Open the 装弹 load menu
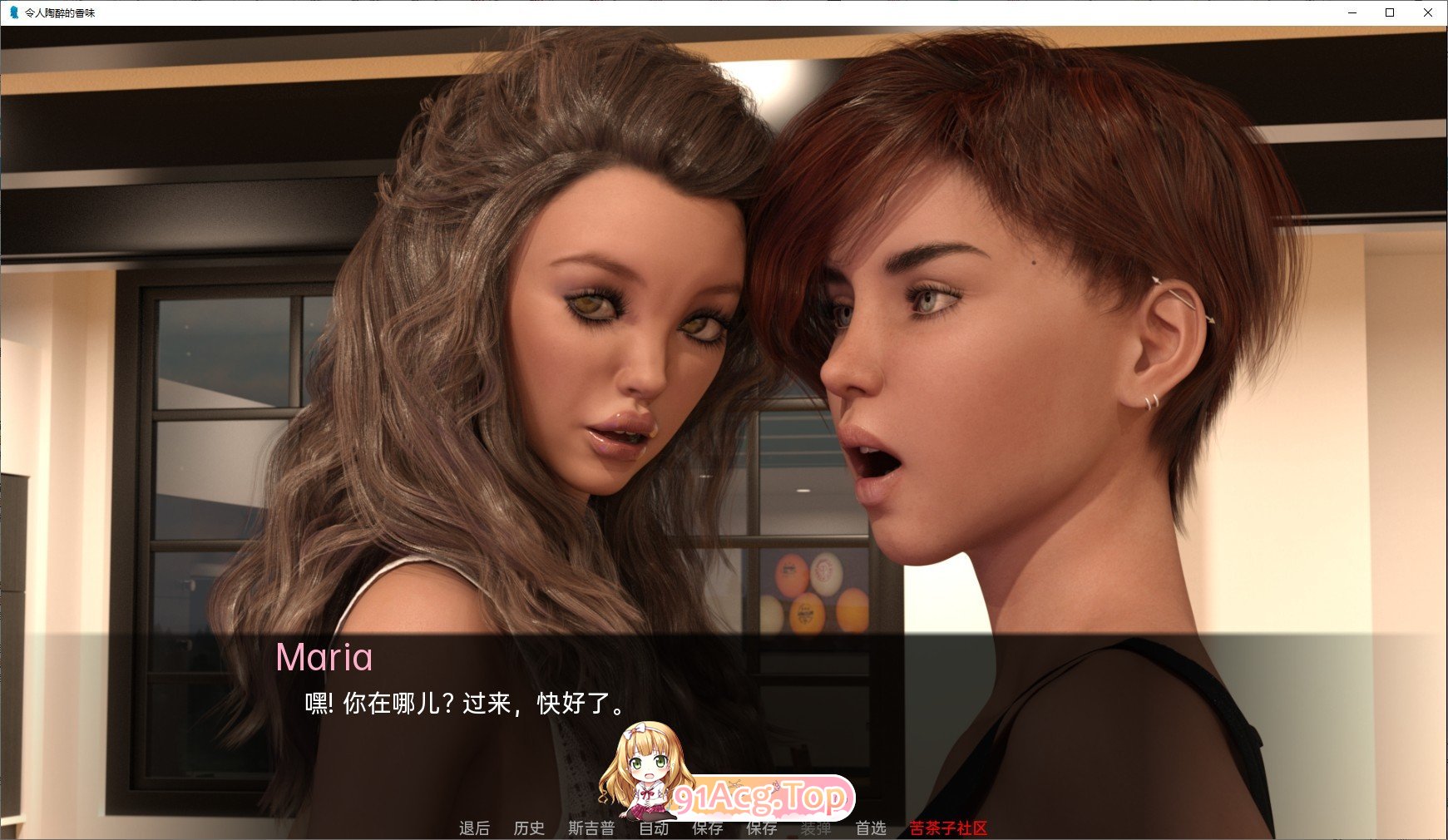This screenshot has width=1448, height=840. 816,828
